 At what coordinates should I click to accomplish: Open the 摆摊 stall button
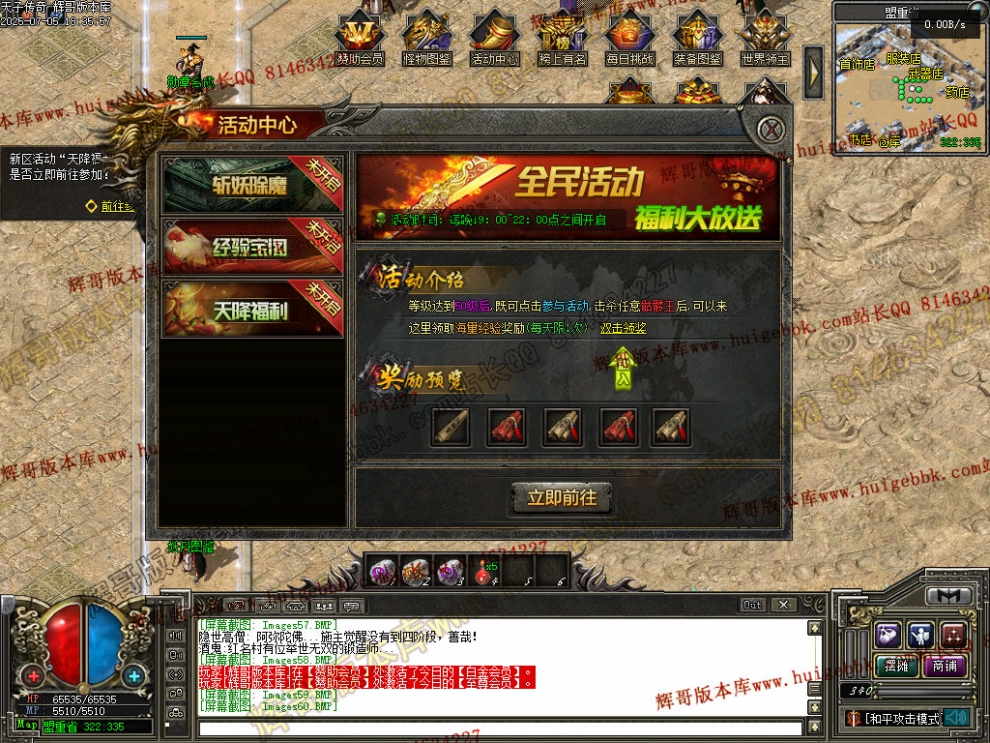pyautogui.click(x=889, y=666)
